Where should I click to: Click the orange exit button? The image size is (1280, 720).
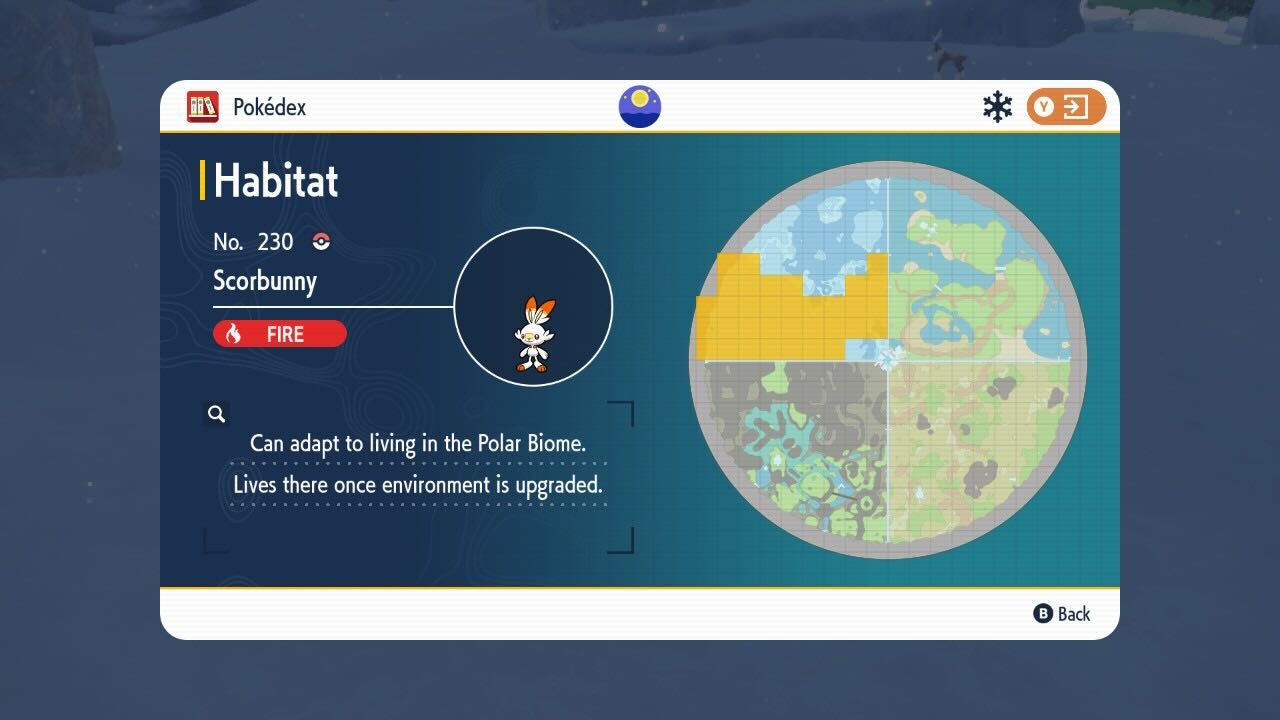pyautogui.click(x=1065, y=107)
